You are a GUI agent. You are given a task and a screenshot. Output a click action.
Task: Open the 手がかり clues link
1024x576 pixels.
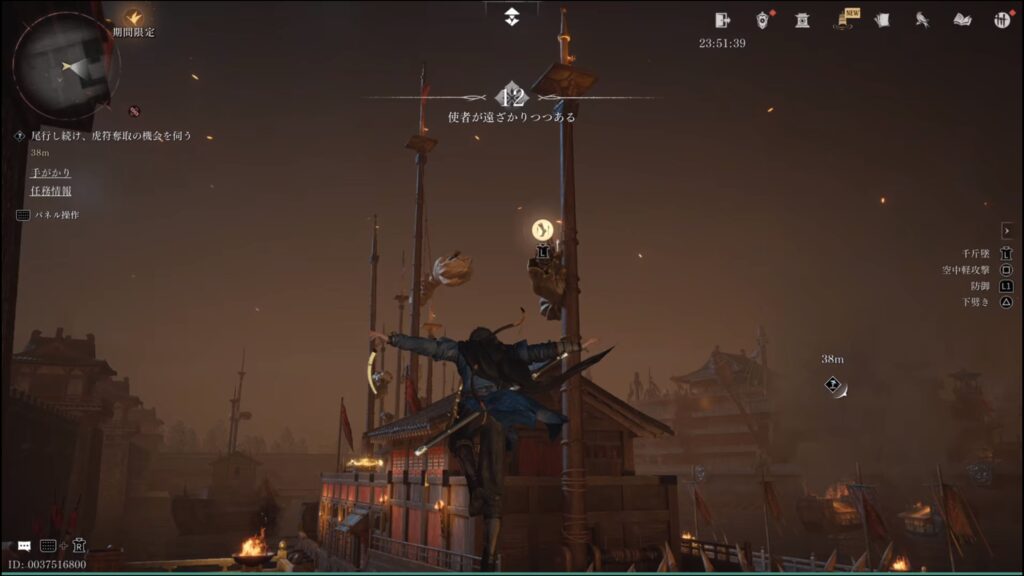(x=50, y=172)
